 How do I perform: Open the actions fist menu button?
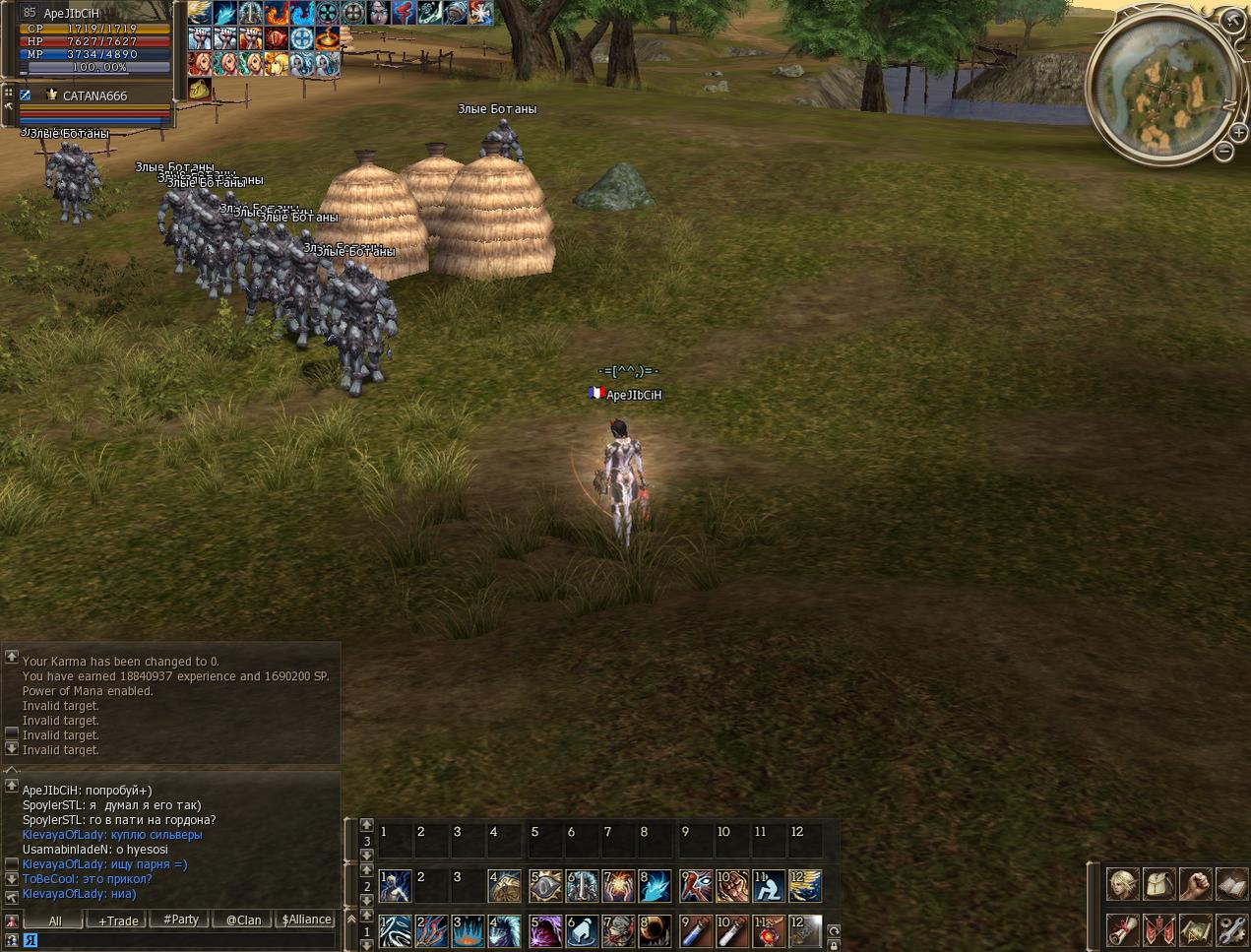coord(1195,883)
